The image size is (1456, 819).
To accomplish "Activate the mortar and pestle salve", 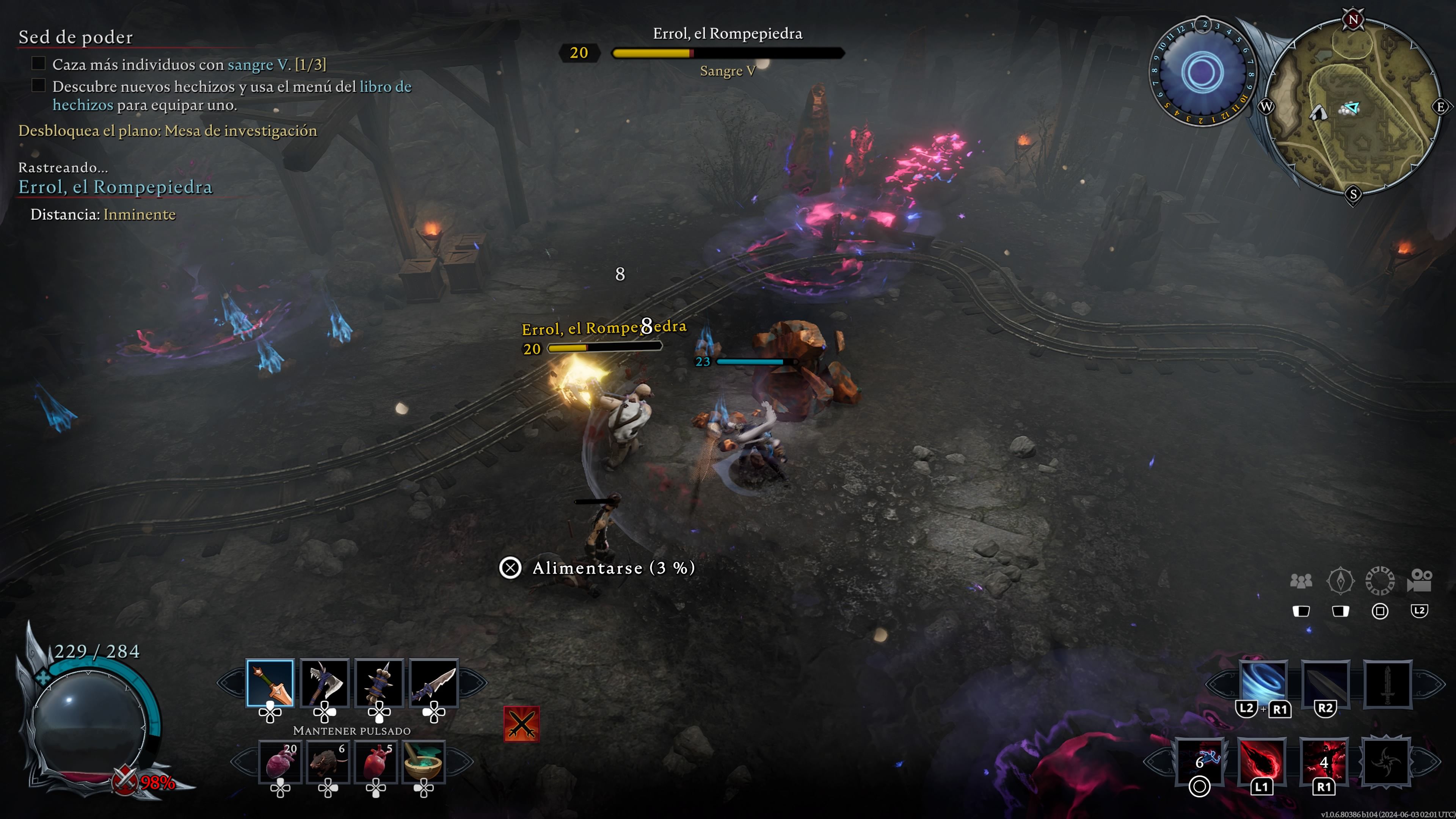I will tap(424, 761).
